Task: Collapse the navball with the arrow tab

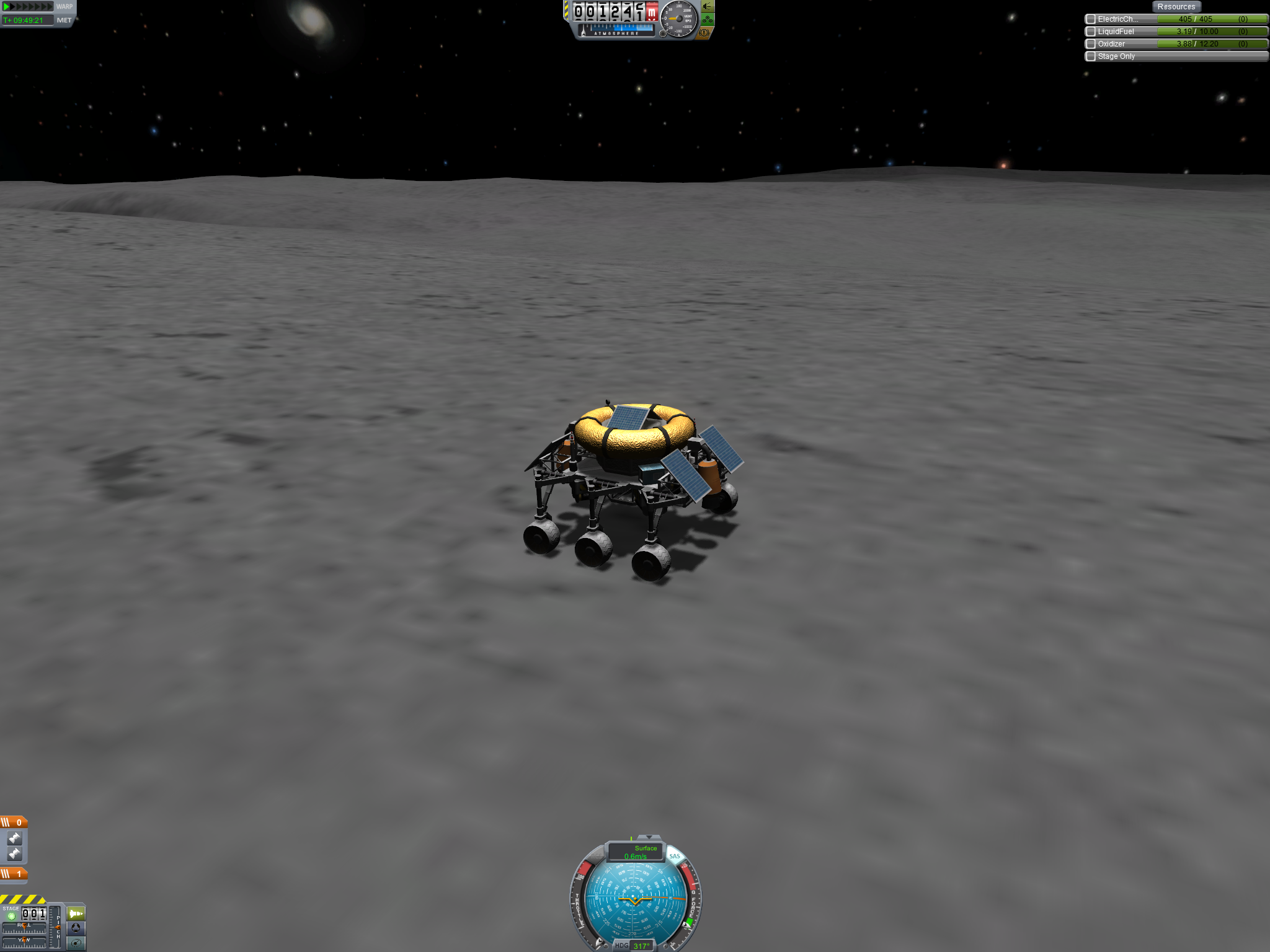Action: [649, 837]
